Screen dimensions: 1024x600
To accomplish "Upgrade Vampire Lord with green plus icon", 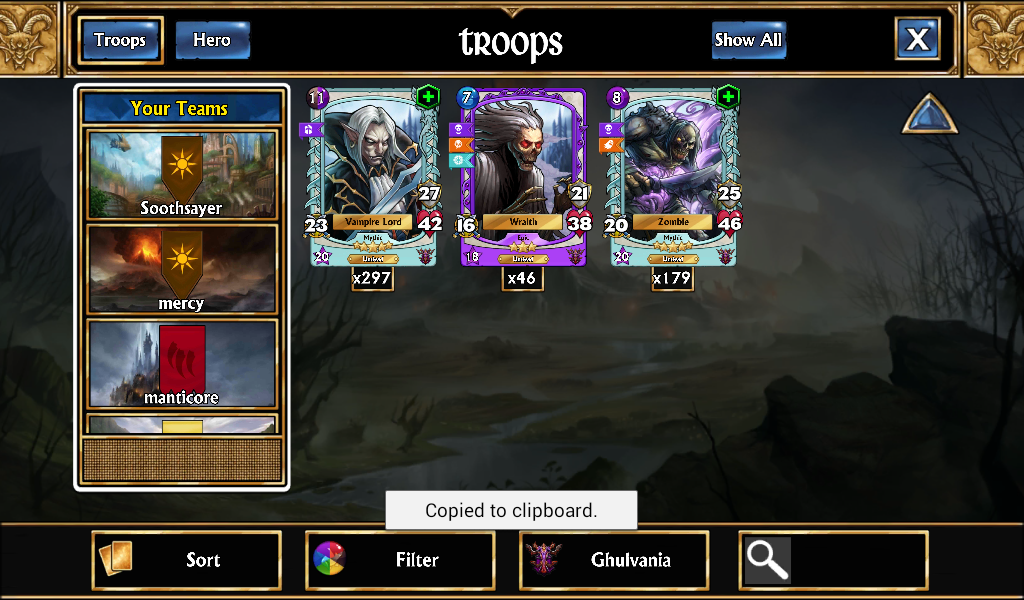I will click(x=428, y=97).
